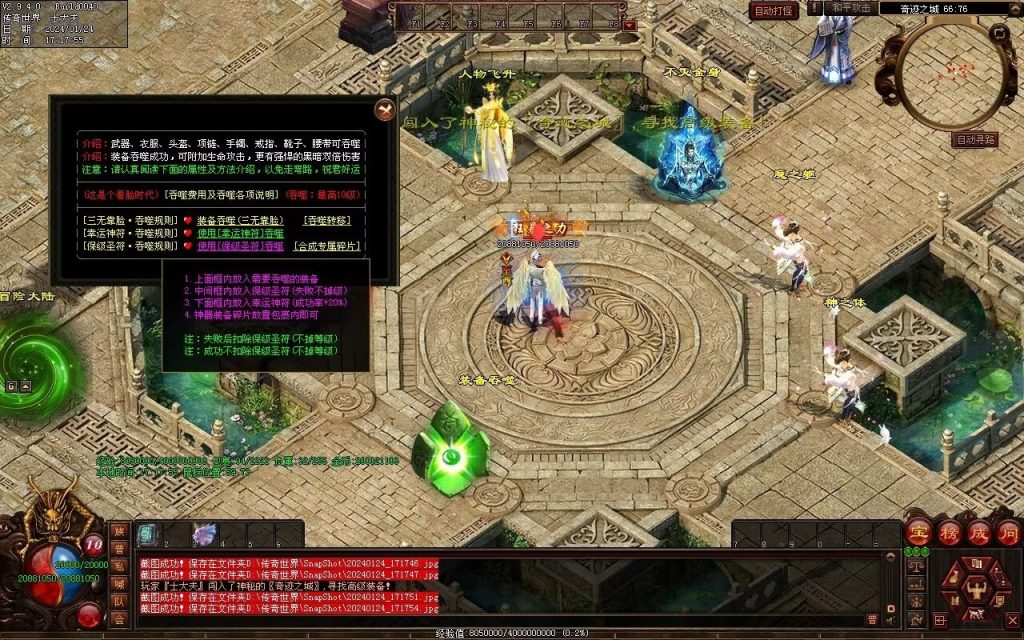The image size is (1024, 640).
Task: Close the equipment devour dialog
Action: pos(384,109)
